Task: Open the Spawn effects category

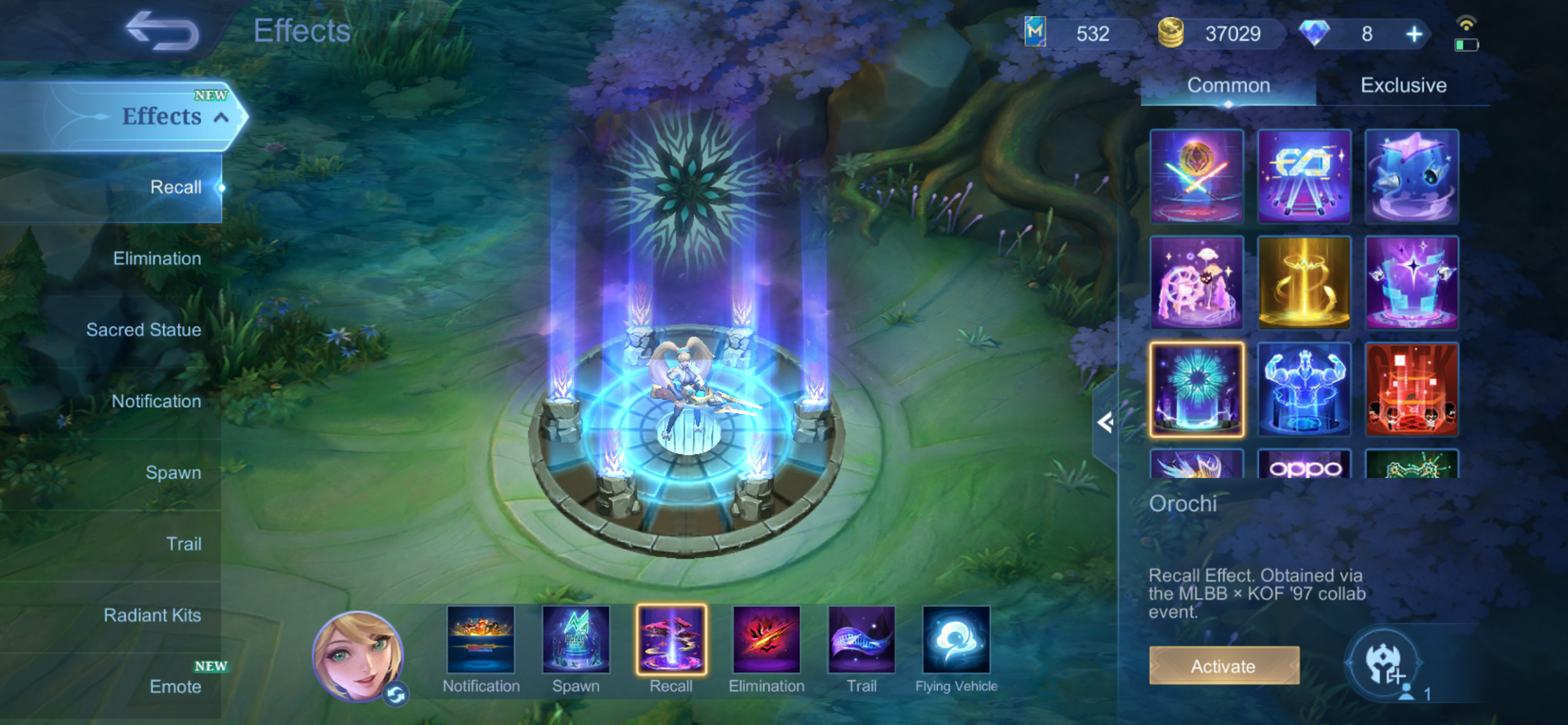Action: click(x=173, y=472)
